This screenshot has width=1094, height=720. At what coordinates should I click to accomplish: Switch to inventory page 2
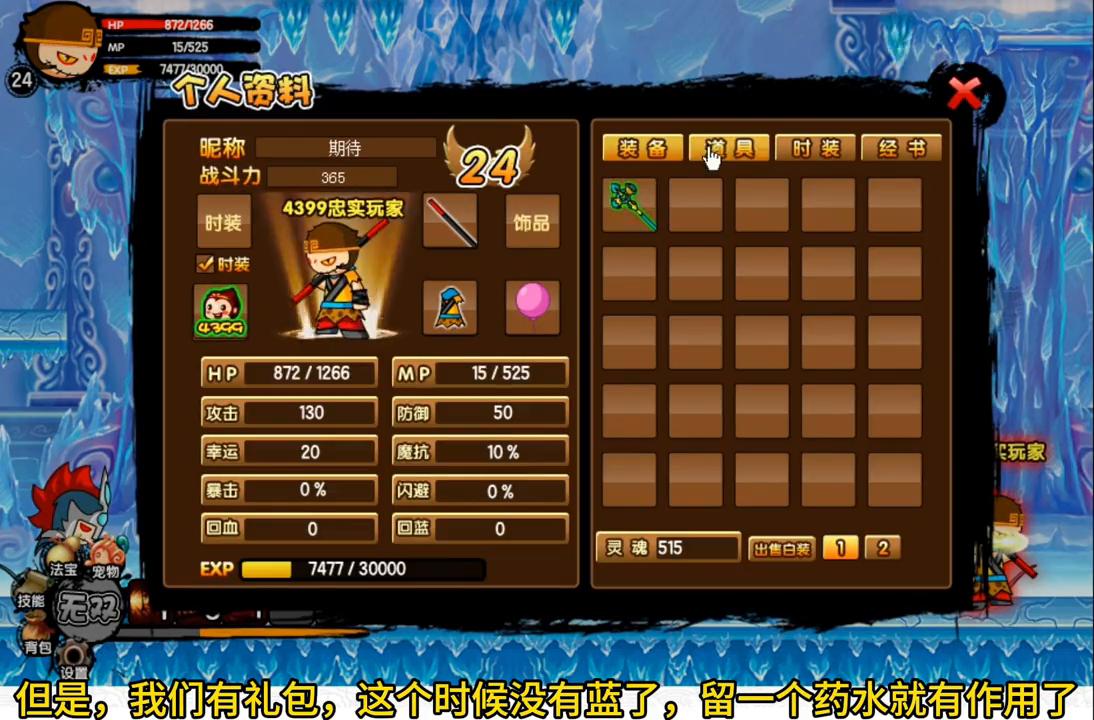tap(882, 548)
